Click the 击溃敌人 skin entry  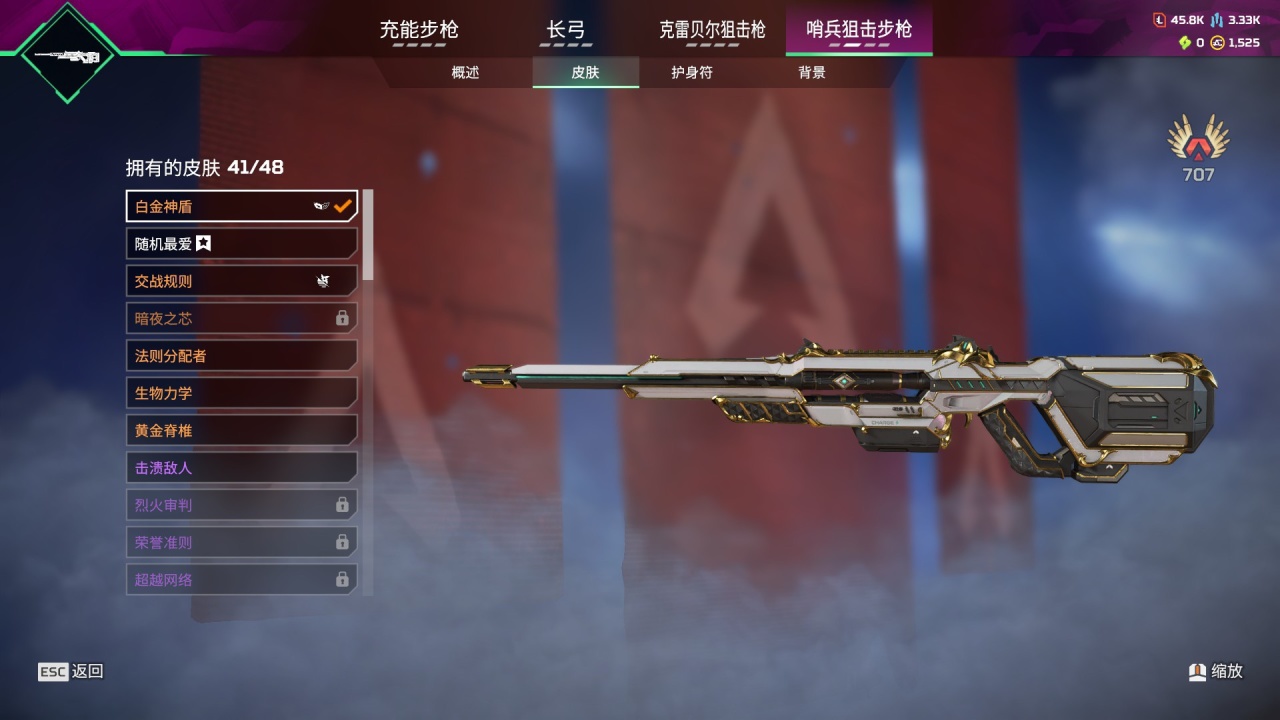[241, 467]
